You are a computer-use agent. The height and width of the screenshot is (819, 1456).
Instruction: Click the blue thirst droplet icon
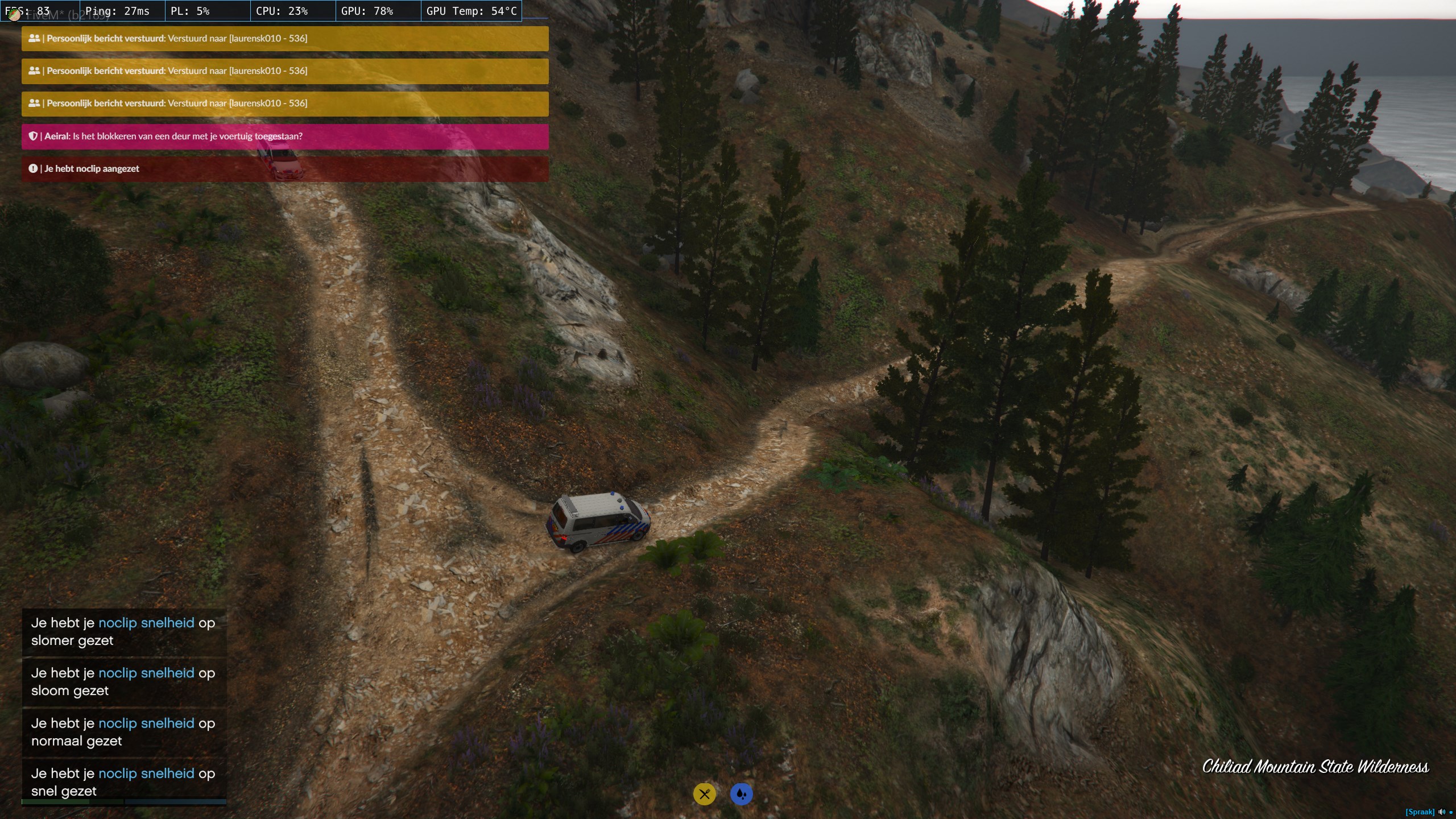pyautogui.click(x=741, y=794)
